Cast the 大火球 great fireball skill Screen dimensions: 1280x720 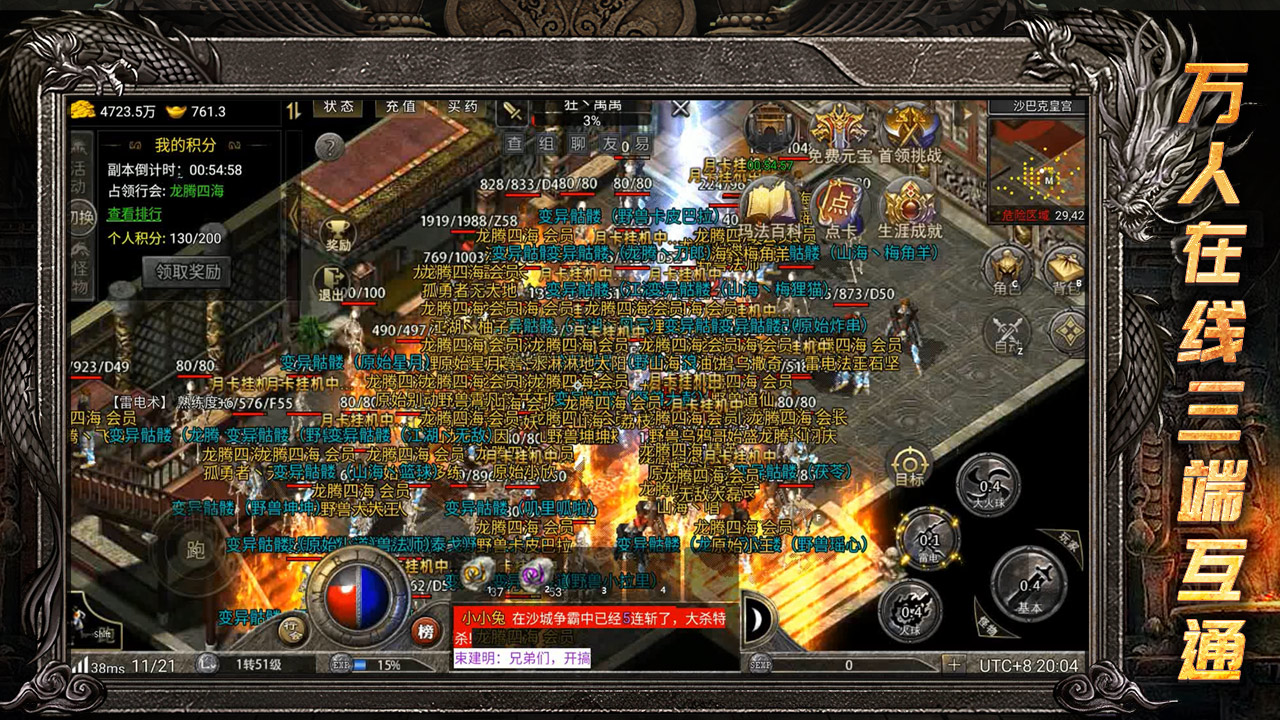coord(988,487)
